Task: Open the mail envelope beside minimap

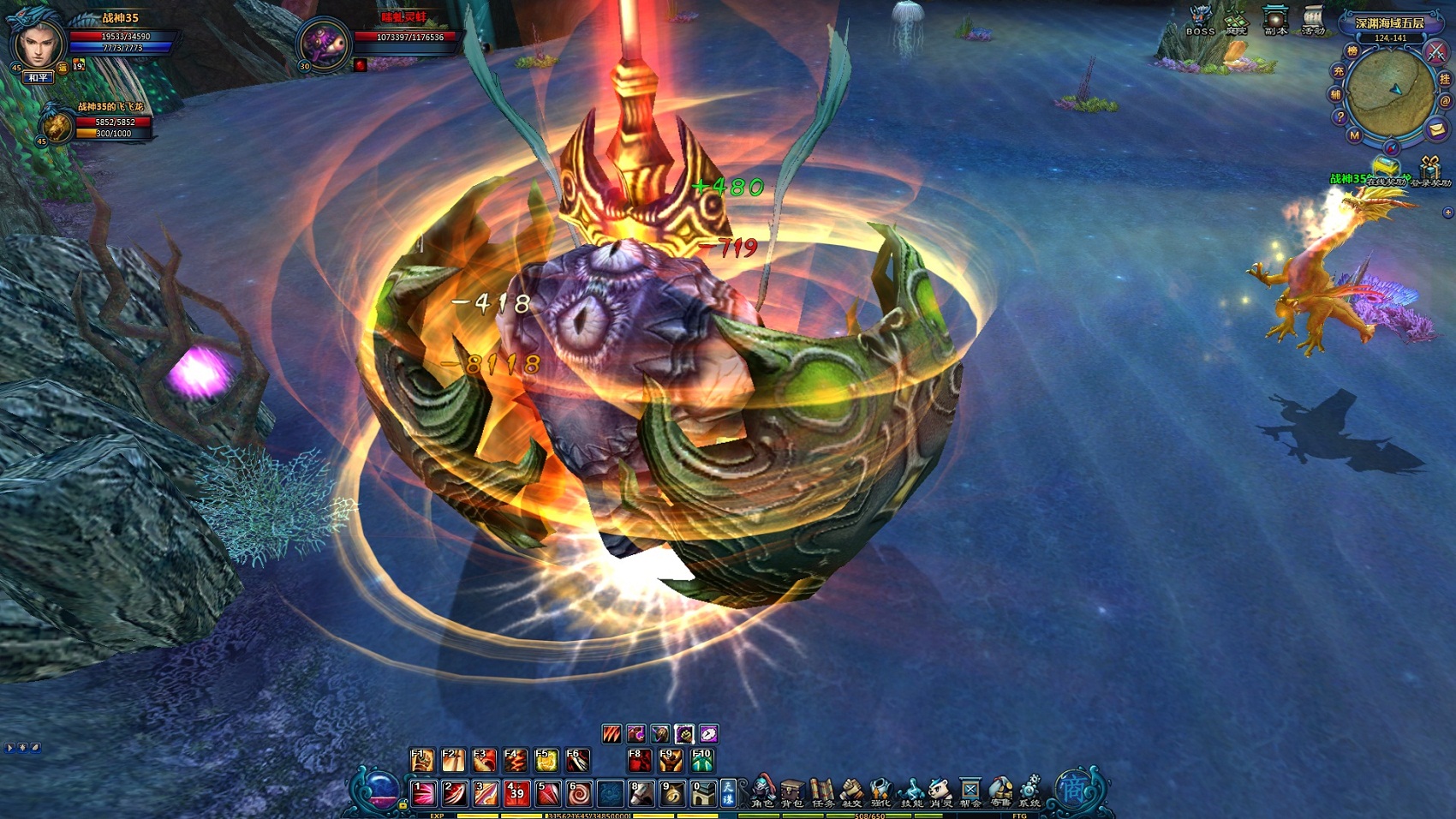Action: pyautogui.click(x=1436, y=129)
